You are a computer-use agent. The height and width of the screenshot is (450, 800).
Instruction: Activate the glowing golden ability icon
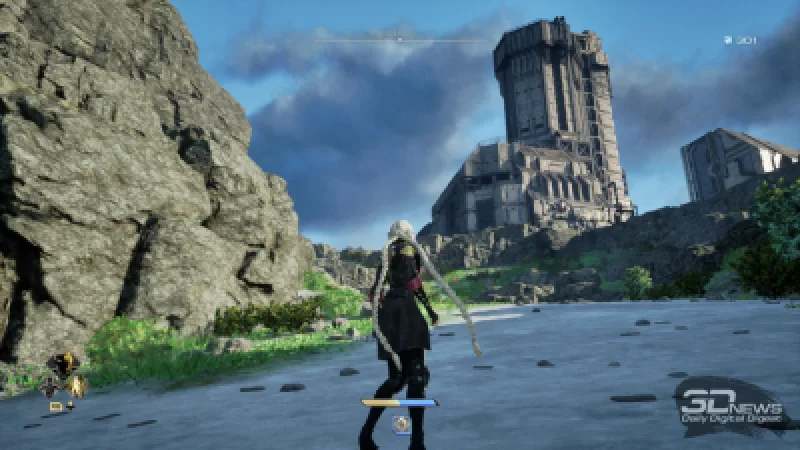[75, 385]
